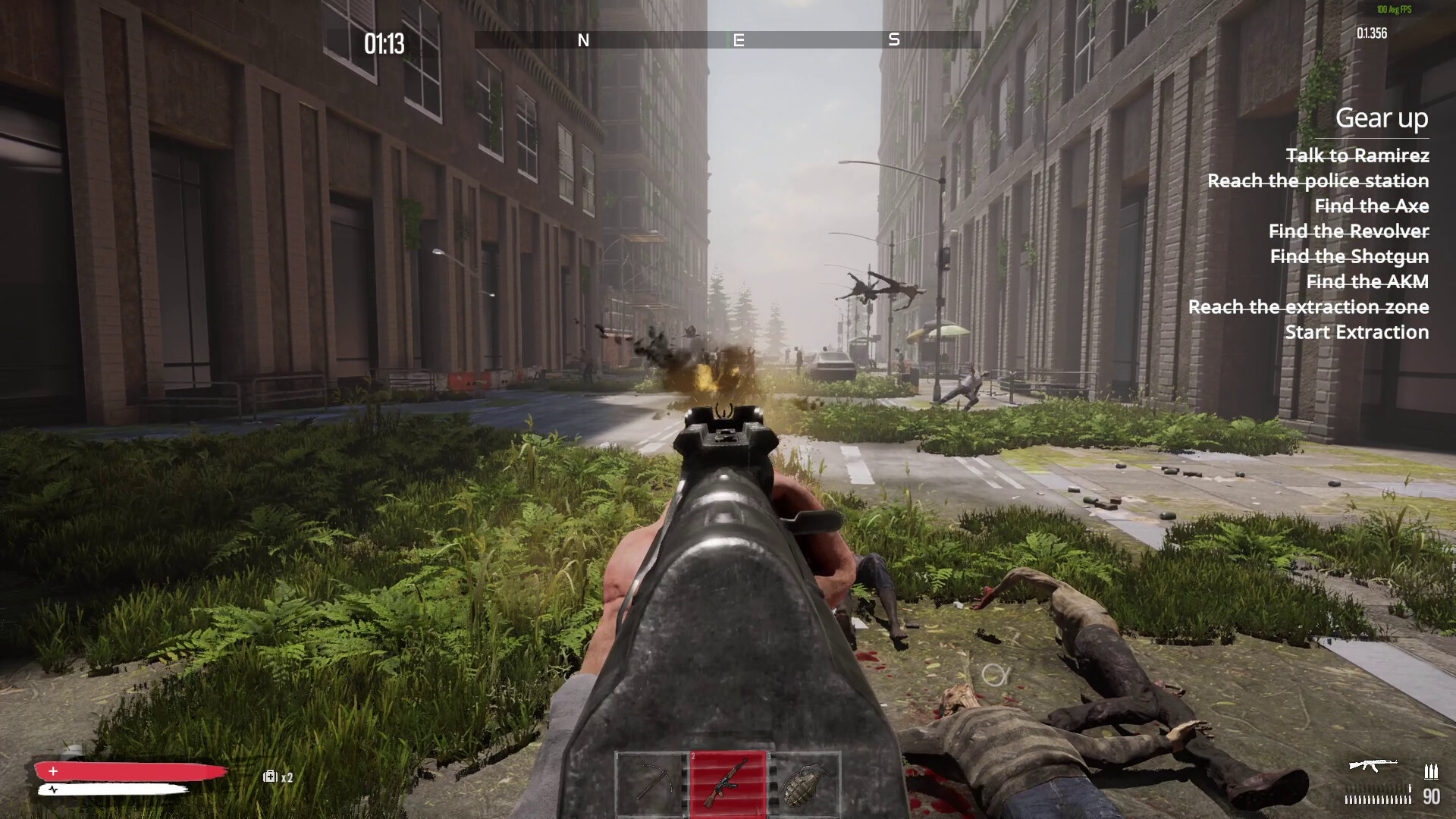Image resolution: width=1456 pixels, height=819 pixels.
Task: Click the medkit icon near the health bar
Action: [270, 777]
